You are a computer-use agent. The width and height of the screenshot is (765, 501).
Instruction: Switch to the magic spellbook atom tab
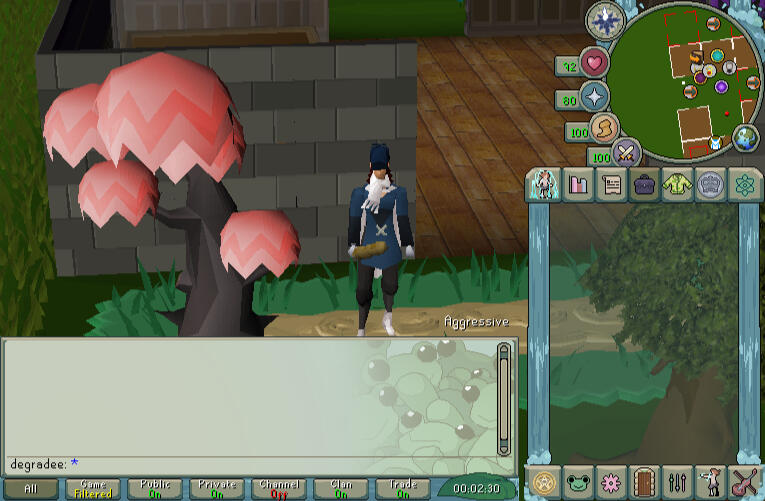[744, 184]
